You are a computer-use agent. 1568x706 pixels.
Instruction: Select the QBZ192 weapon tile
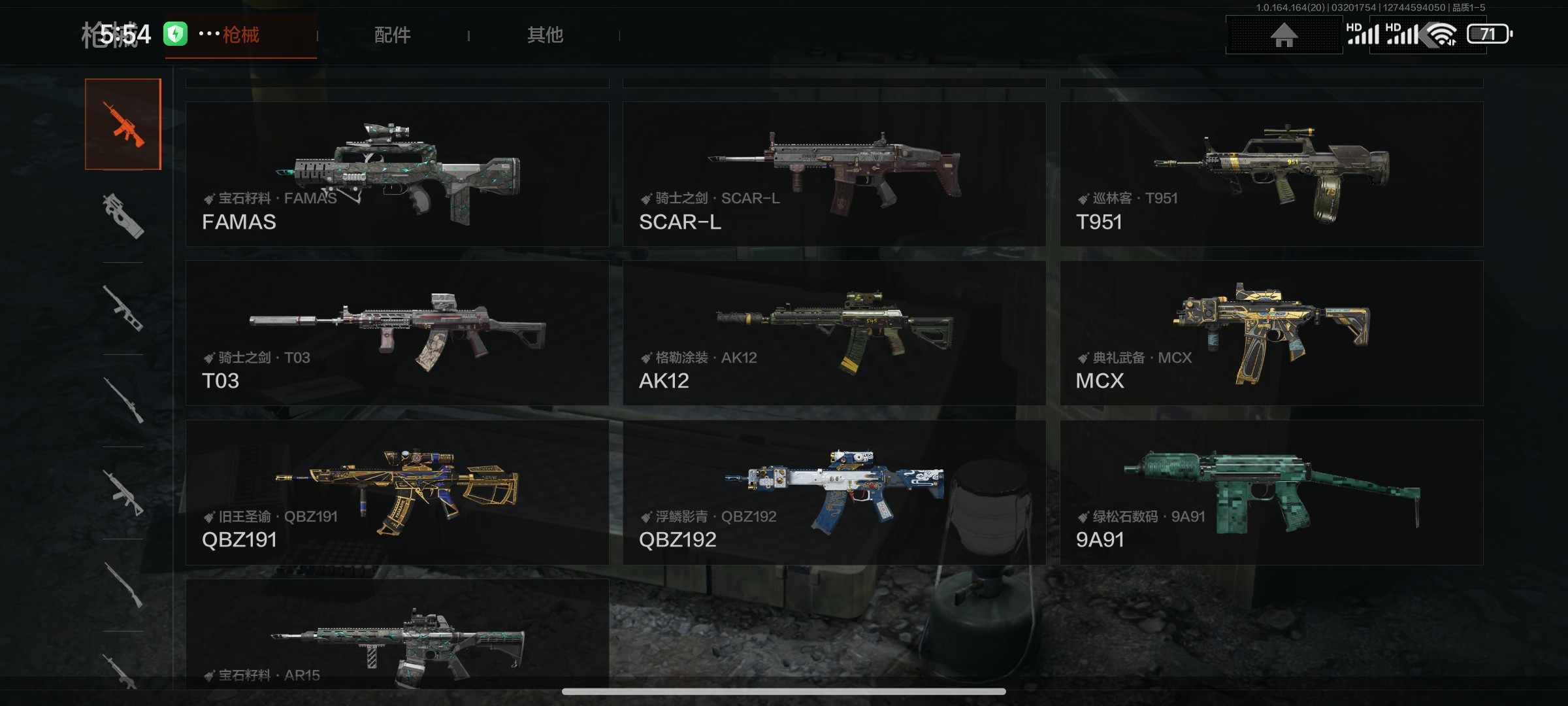(x=834, y=492)
